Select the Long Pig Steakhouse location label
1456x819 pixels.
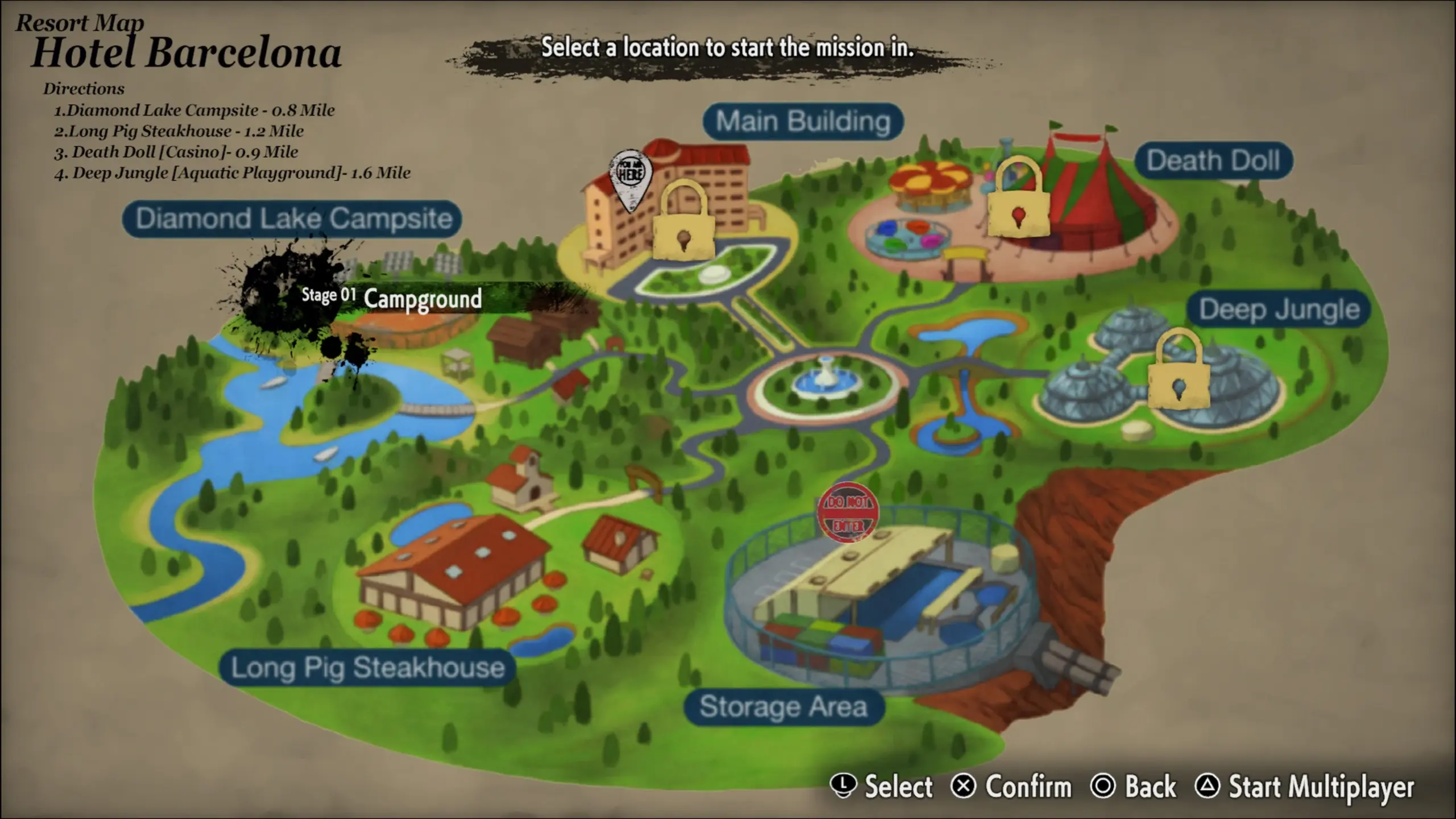367,668
